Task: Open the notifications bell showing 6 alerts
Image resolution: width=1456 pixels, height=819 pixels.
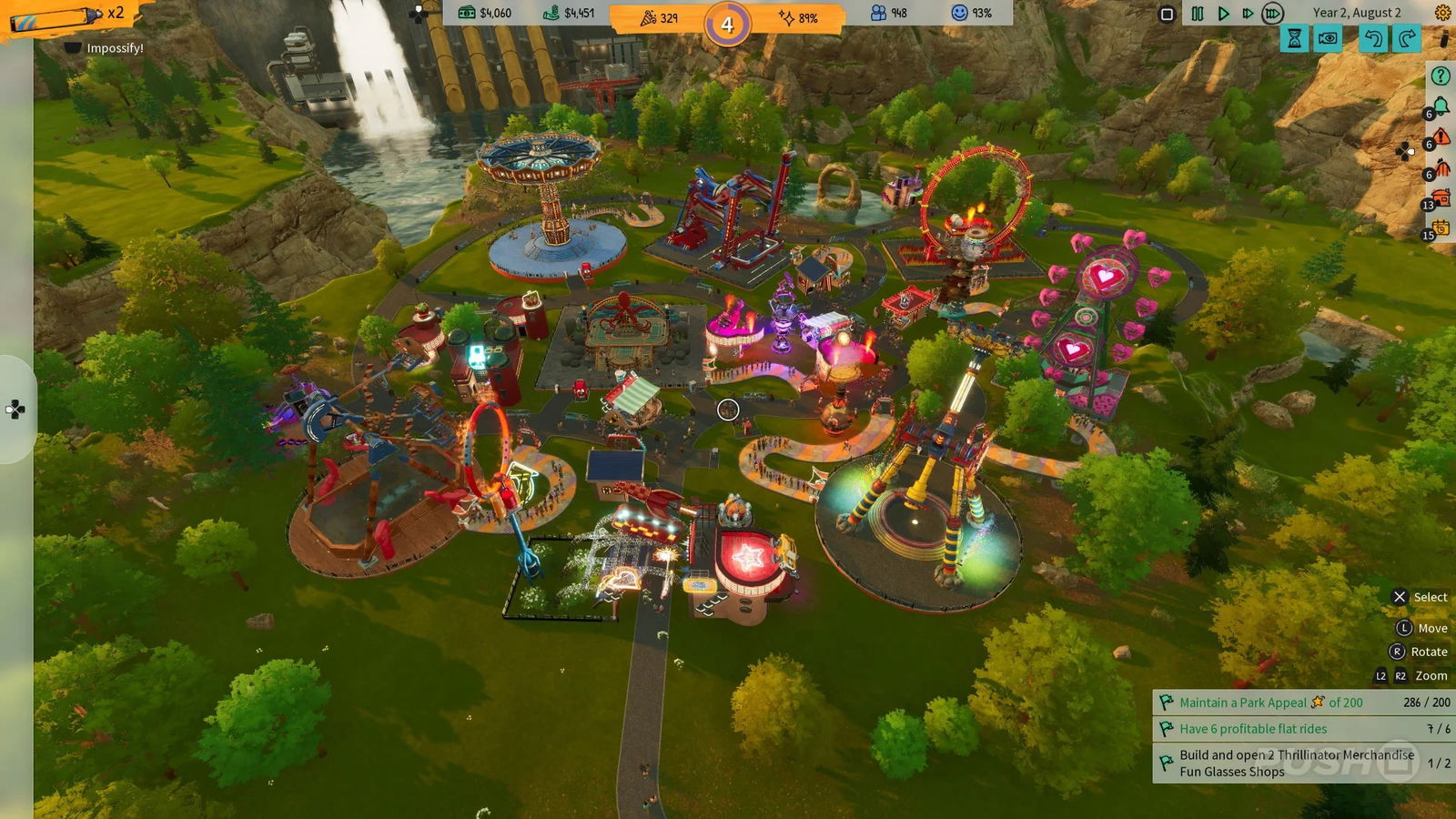Action: [1440, 105]
